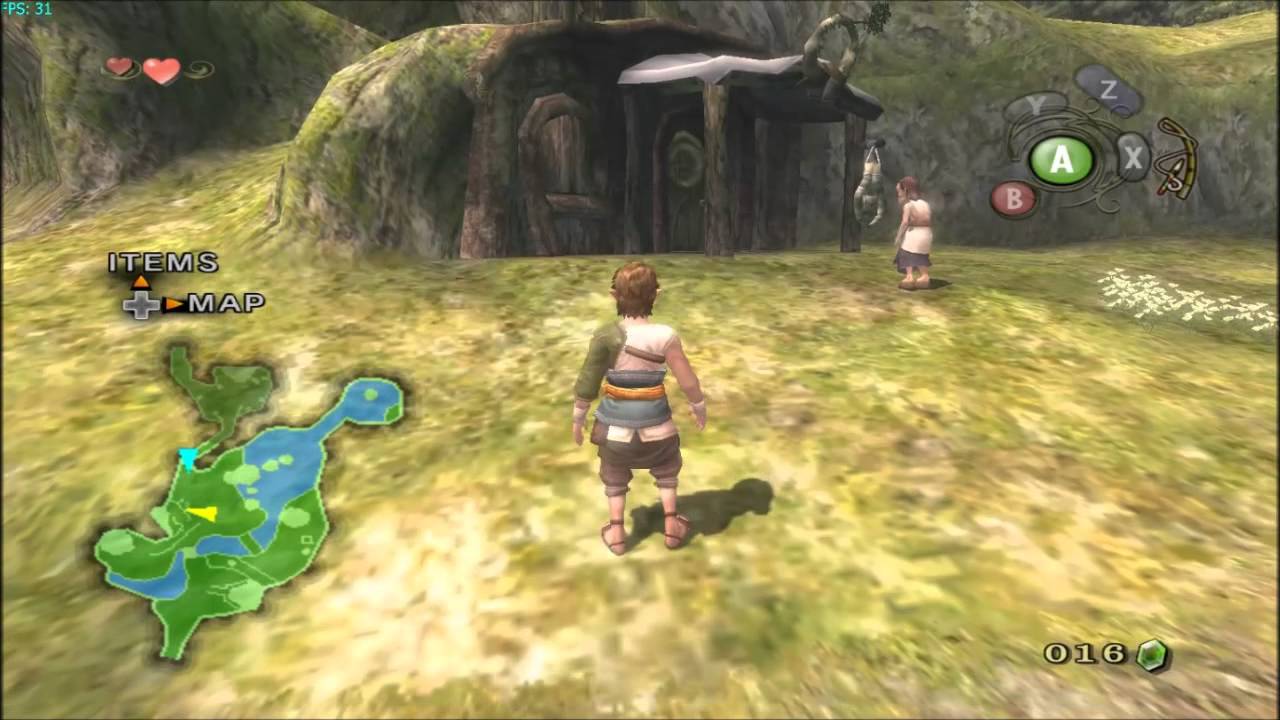Open the MAP via d-pad right
Image resolution: width=1280 pixels, height=720 pixels.
tap(227, 302)
